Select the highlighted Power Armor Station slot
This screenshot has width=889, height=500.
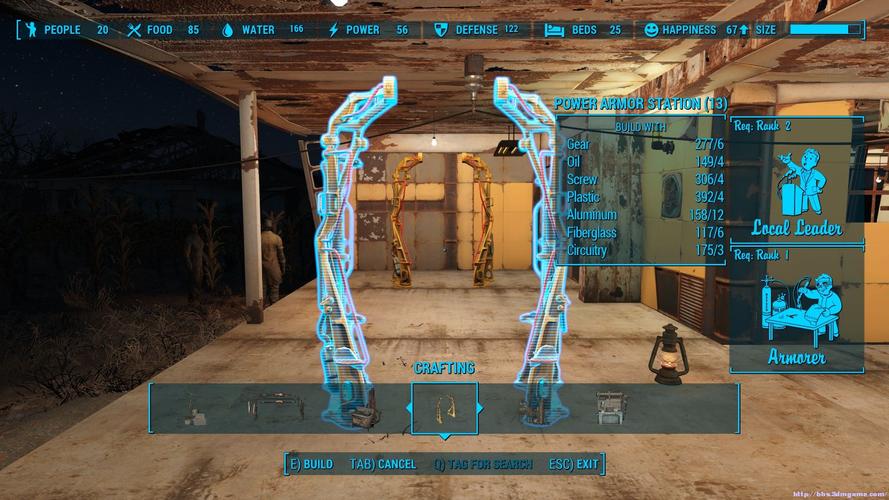(444, 408)
